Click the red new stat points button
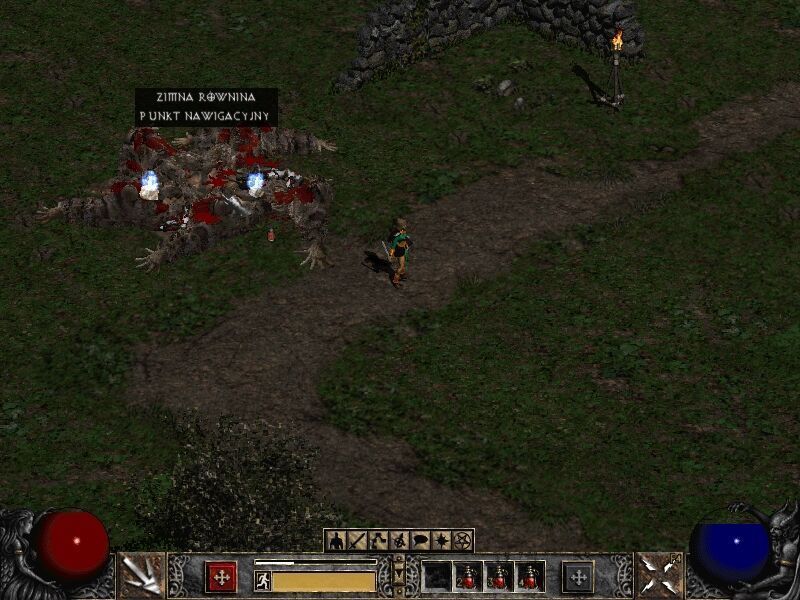Screen dimensions: 800x600 [x=221, y=577]
